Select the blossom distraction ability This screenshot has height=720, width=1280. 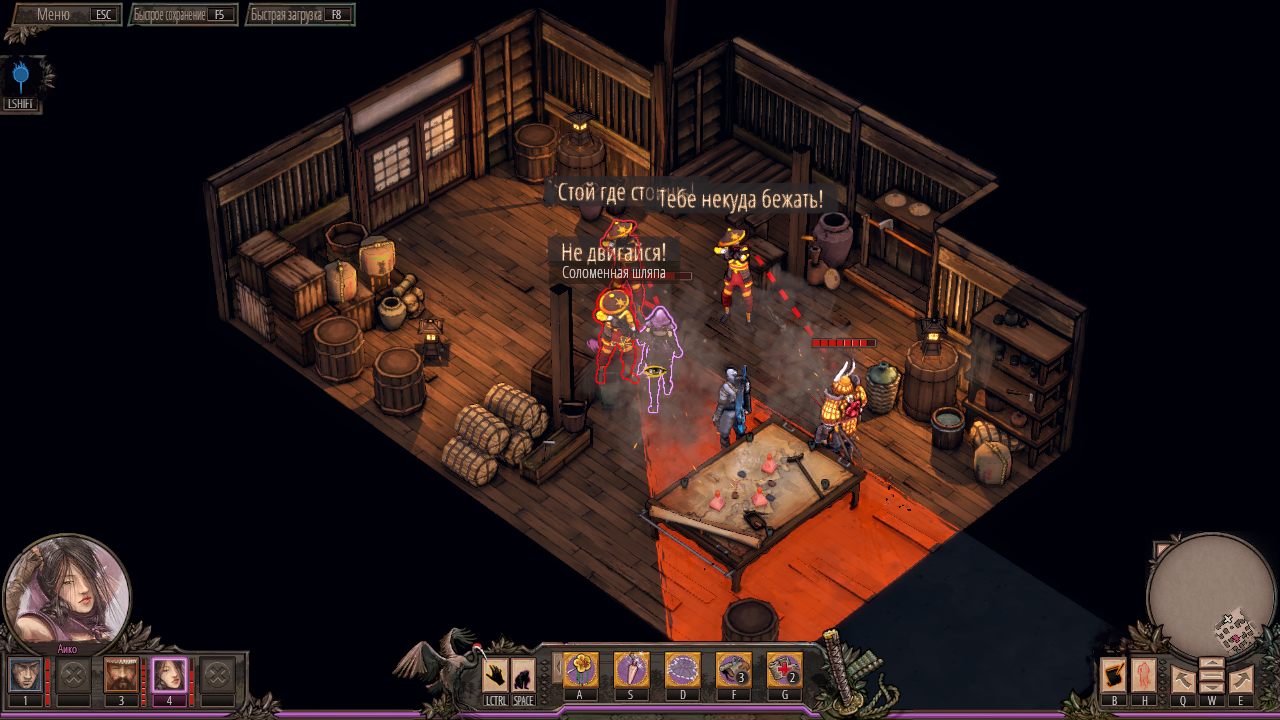coord(580,668)
